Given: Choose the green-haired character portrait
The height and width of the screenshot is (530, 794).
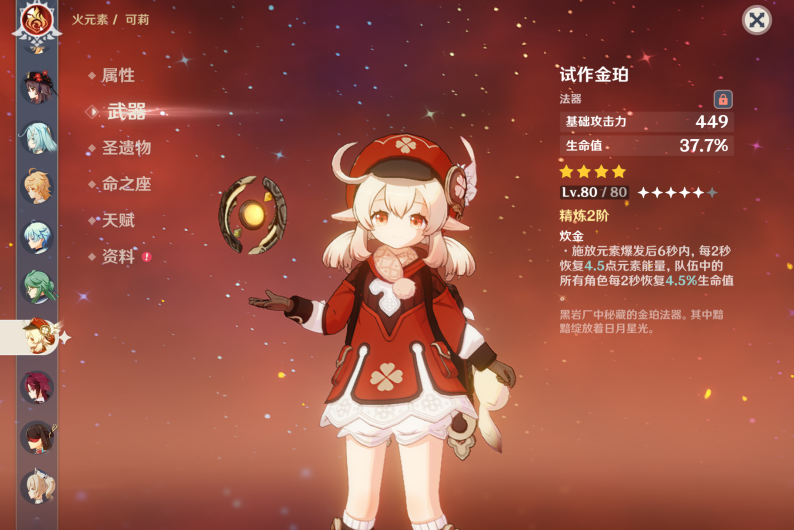Looking at the screenshot, I should coord(38,287).
